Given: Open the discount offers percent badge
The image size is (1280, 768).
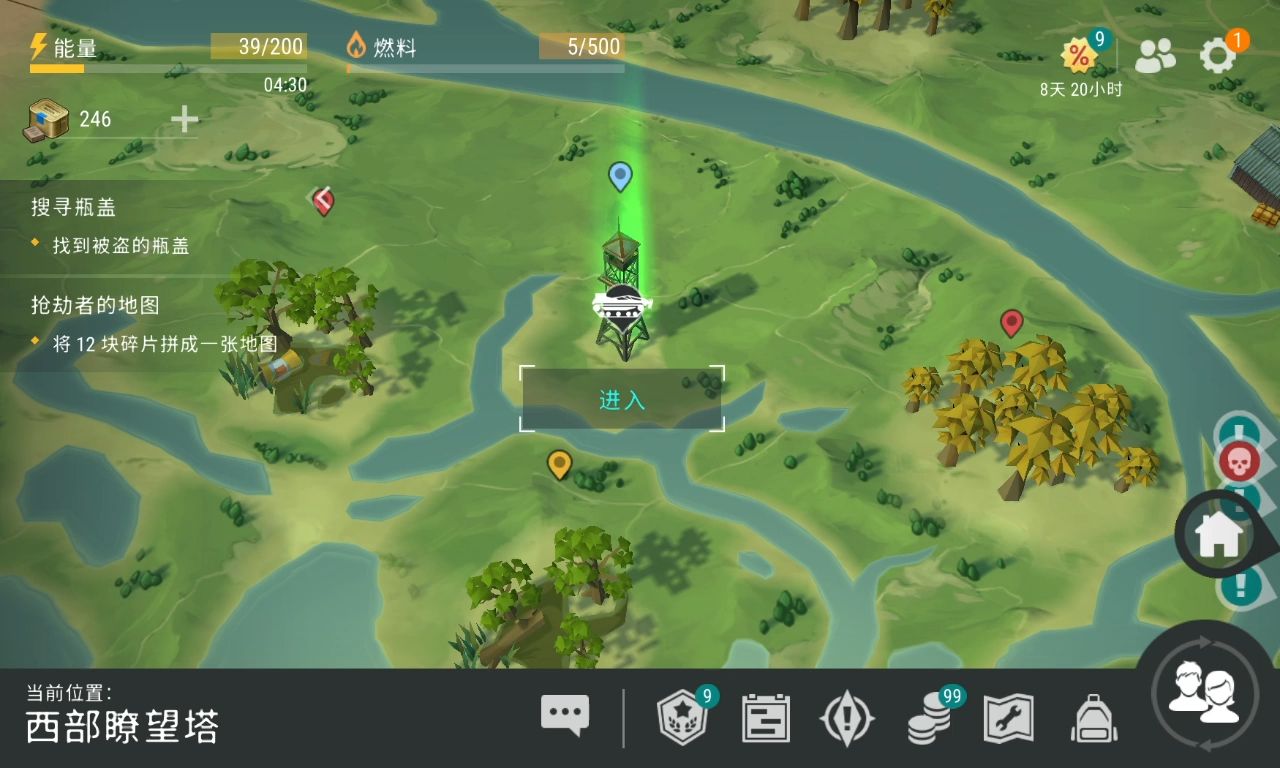Looking at the screenshot, I should [x=1079, y=56].
